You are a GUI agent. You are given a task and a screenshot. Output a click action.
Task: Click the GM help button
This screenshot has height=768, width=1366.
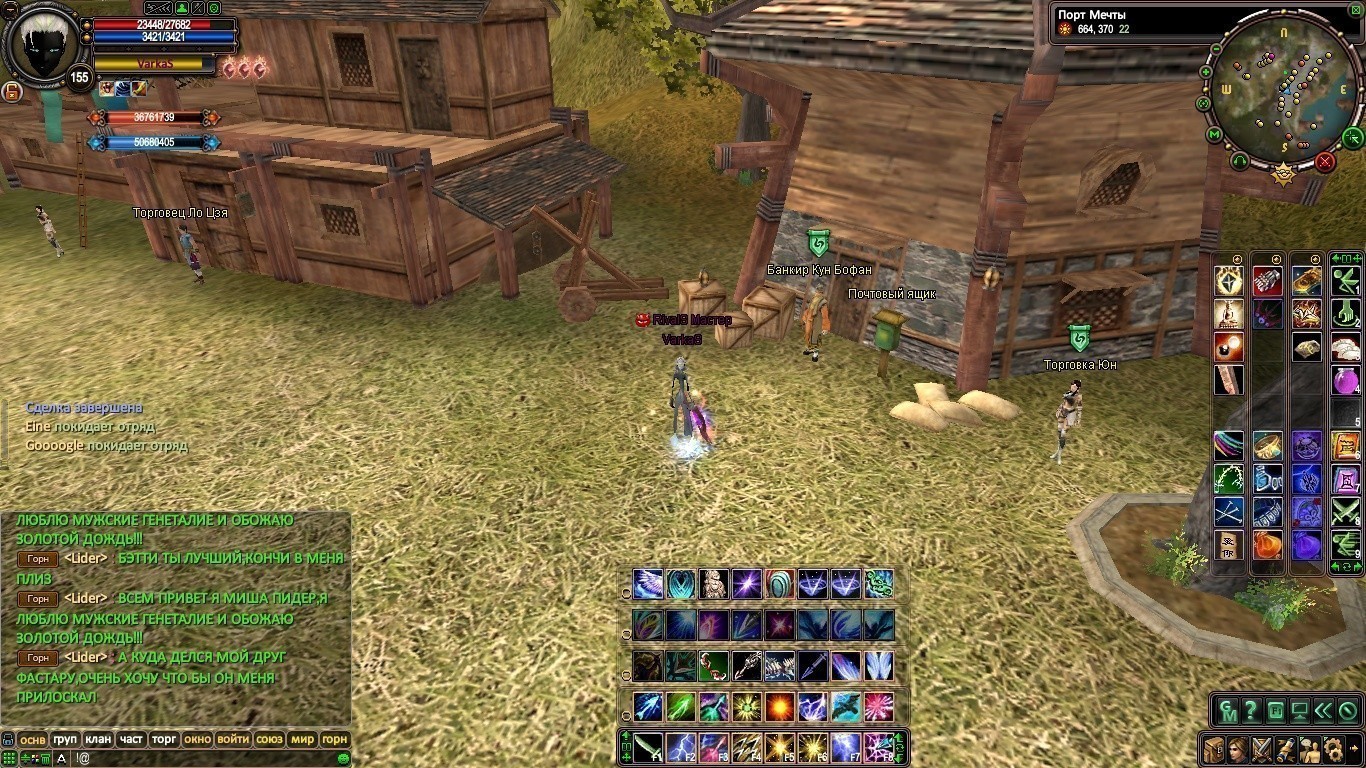[x=1226, y=711]
